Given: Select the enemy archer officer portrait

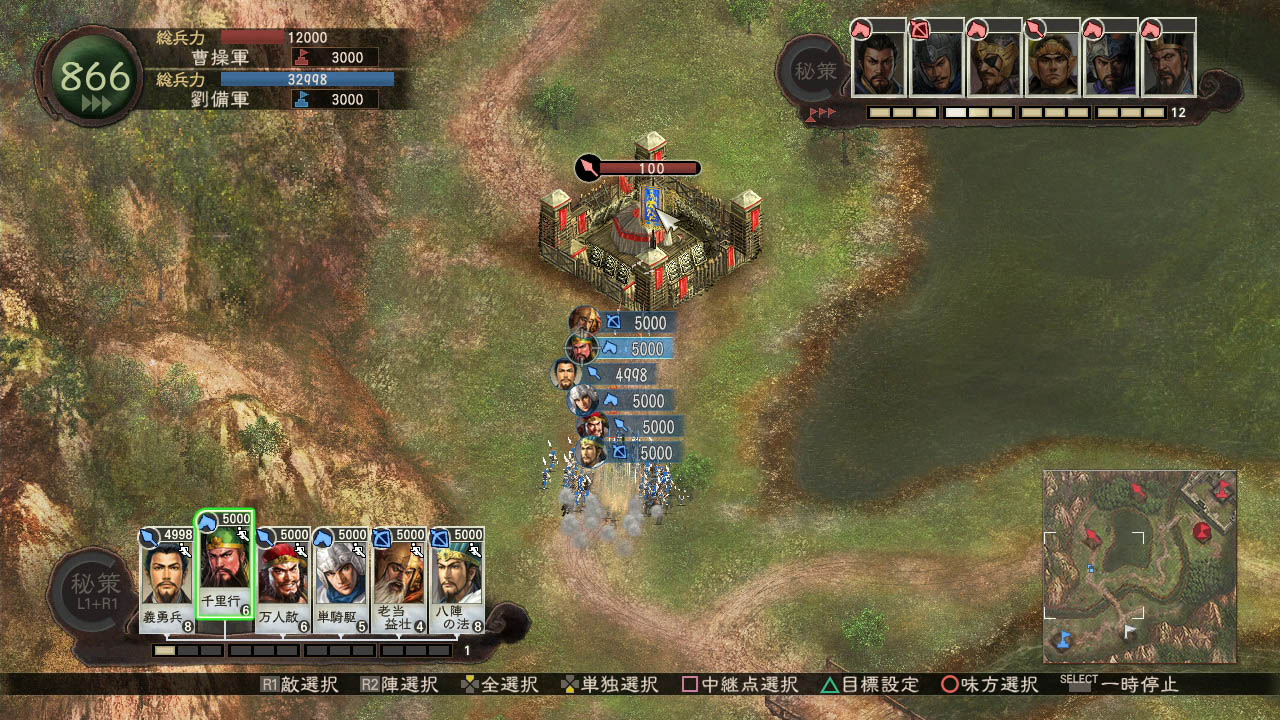Looking at the screenshot, I should (936, 63).
